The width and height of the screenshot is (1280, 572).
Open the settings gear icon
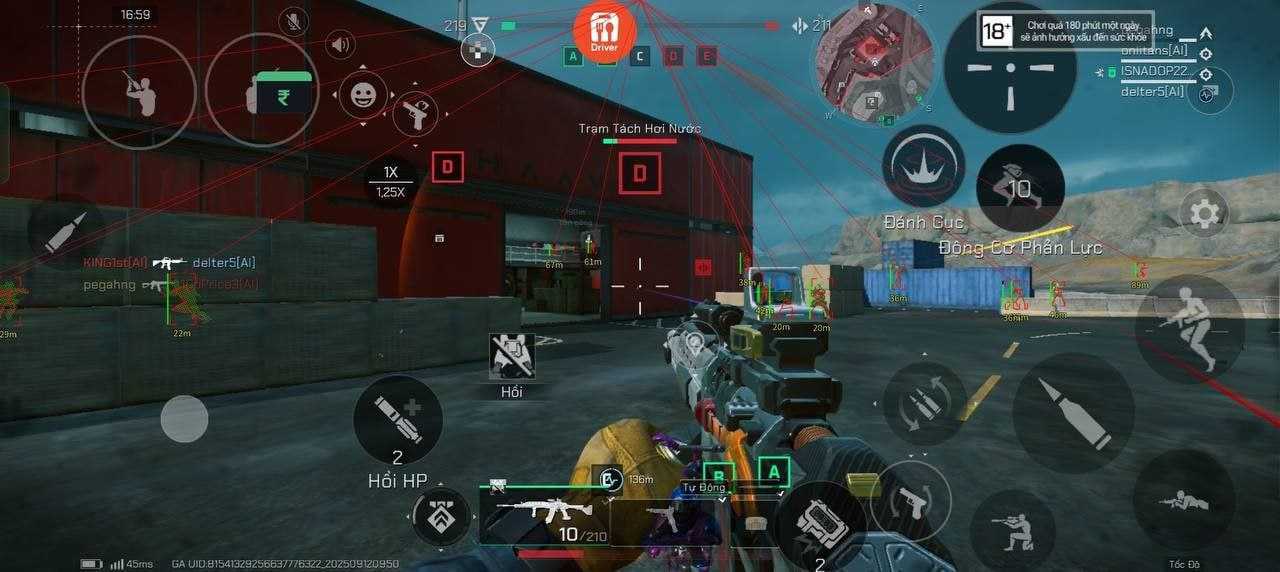[1204, 213]
